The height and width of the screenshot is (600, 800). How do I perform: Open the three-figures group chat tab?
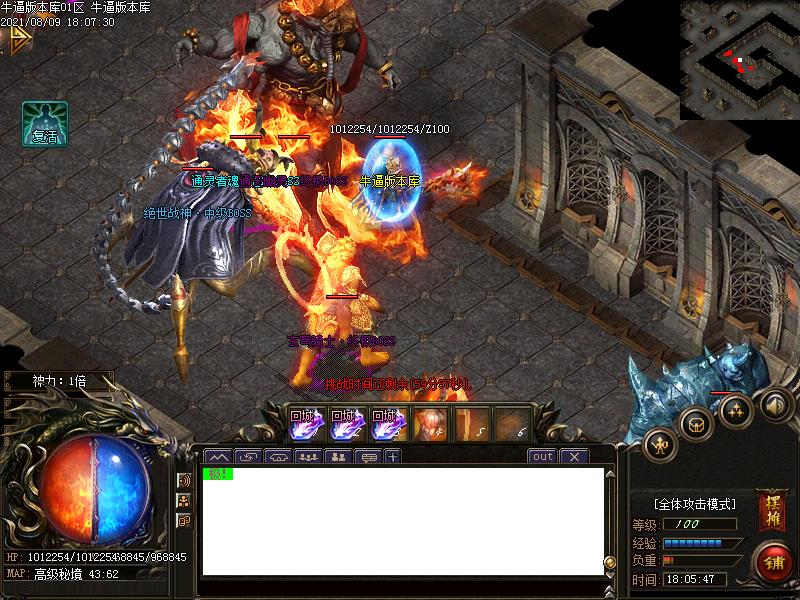[x=308, y=456]
